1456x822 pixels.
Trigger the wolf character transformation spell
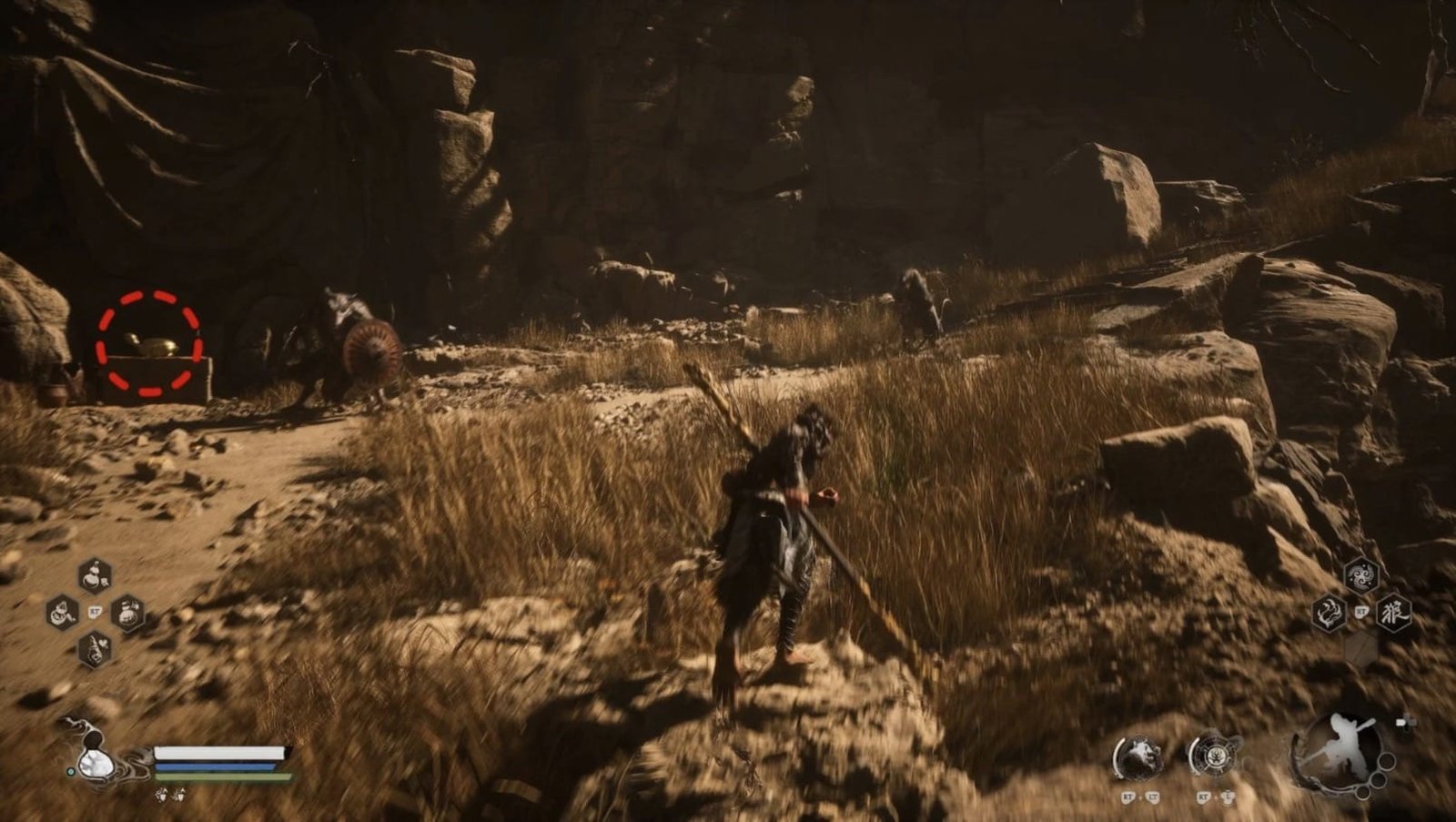click(x=1393, y=613)
